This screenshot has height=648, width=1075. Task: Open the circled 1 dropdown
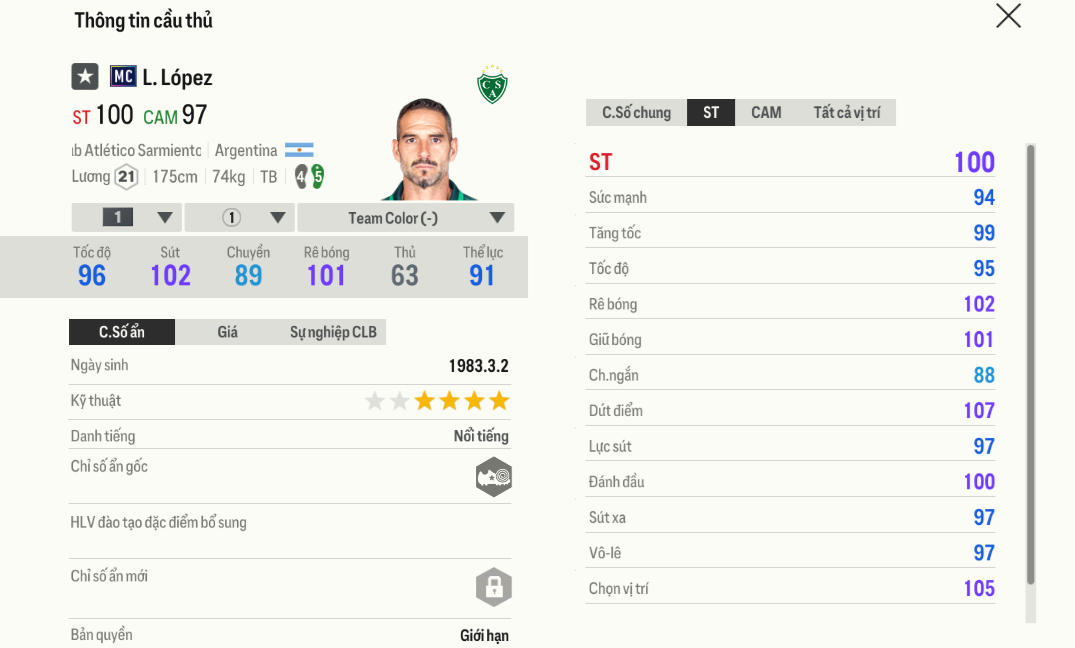click(x=240, y=218)
